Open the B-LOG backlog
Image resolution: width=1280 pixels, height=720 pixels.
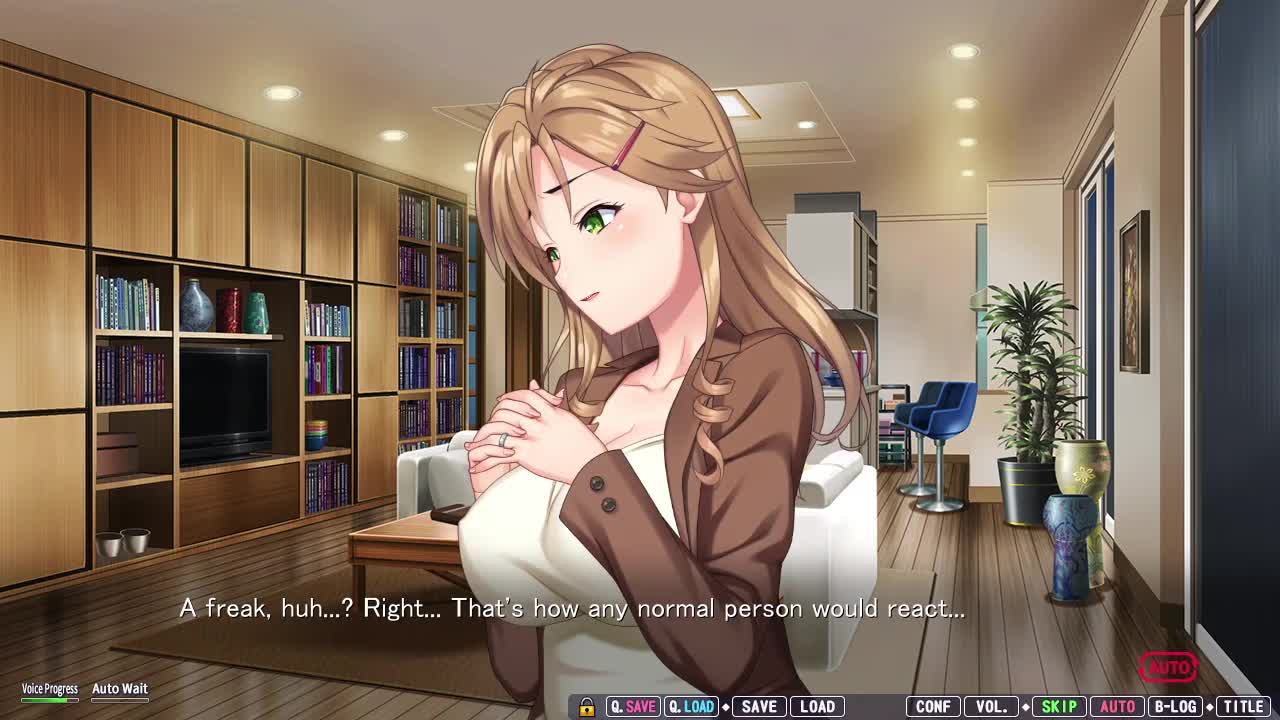click(x=1176, y=707)
